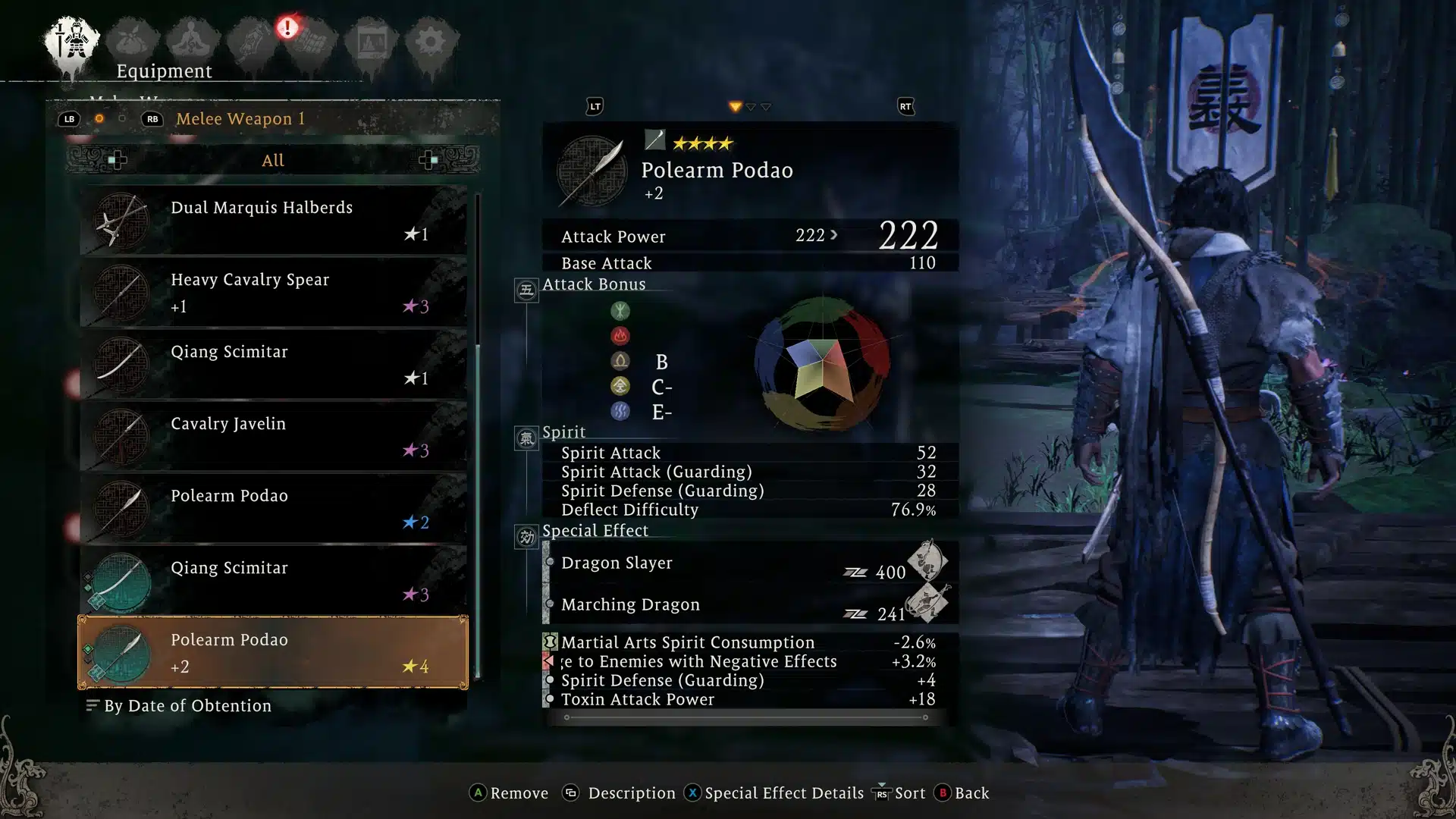1456x819 pixels.
Task: Cycle the All filter to the left
Action: point(117,160)
